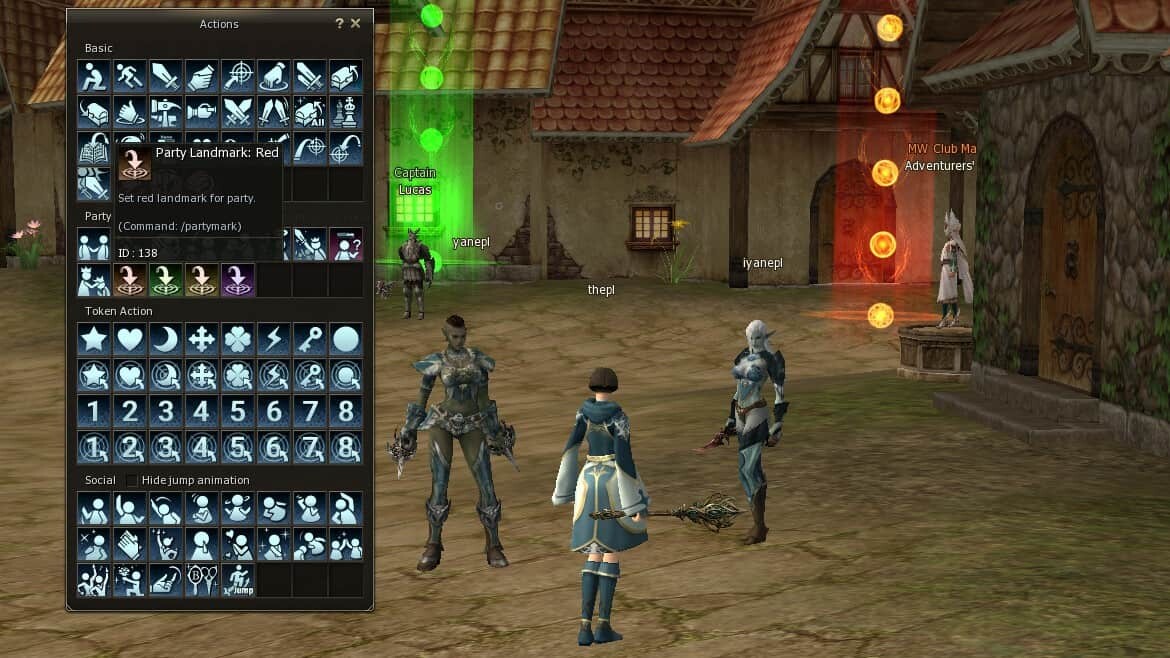Image resolution: width=1170 pixels, height=658 pixels.
Task: Choose the plain lightning bolt token
Action: [x=274, y=339]
